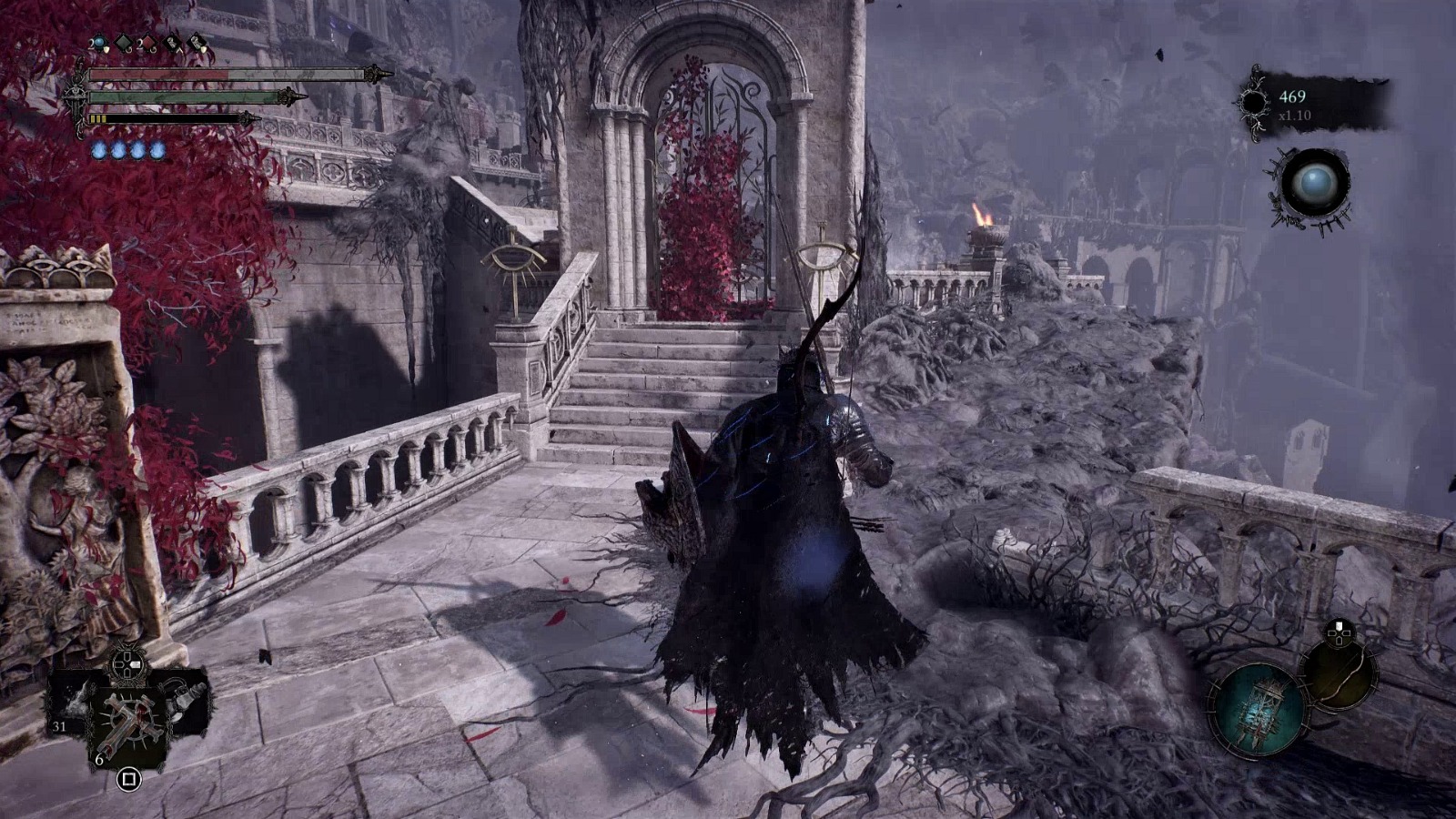The image size is (1456, 819).
Task: Select the x1.10 multiplier label
Action: click(1295, 116)
